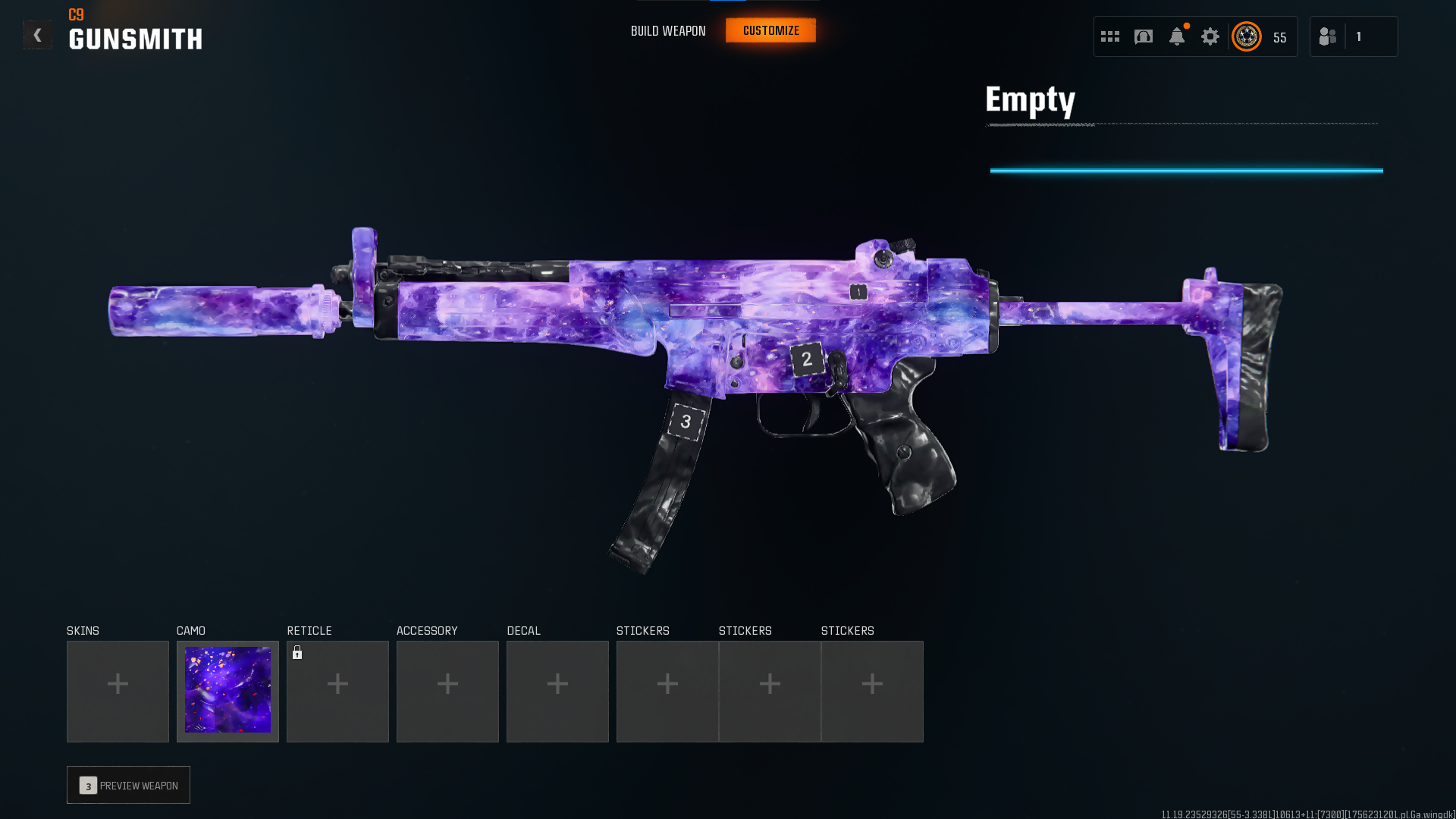The image size is (1456, 819).
Task: Open settings gear icon
Action: (1210, 36)
